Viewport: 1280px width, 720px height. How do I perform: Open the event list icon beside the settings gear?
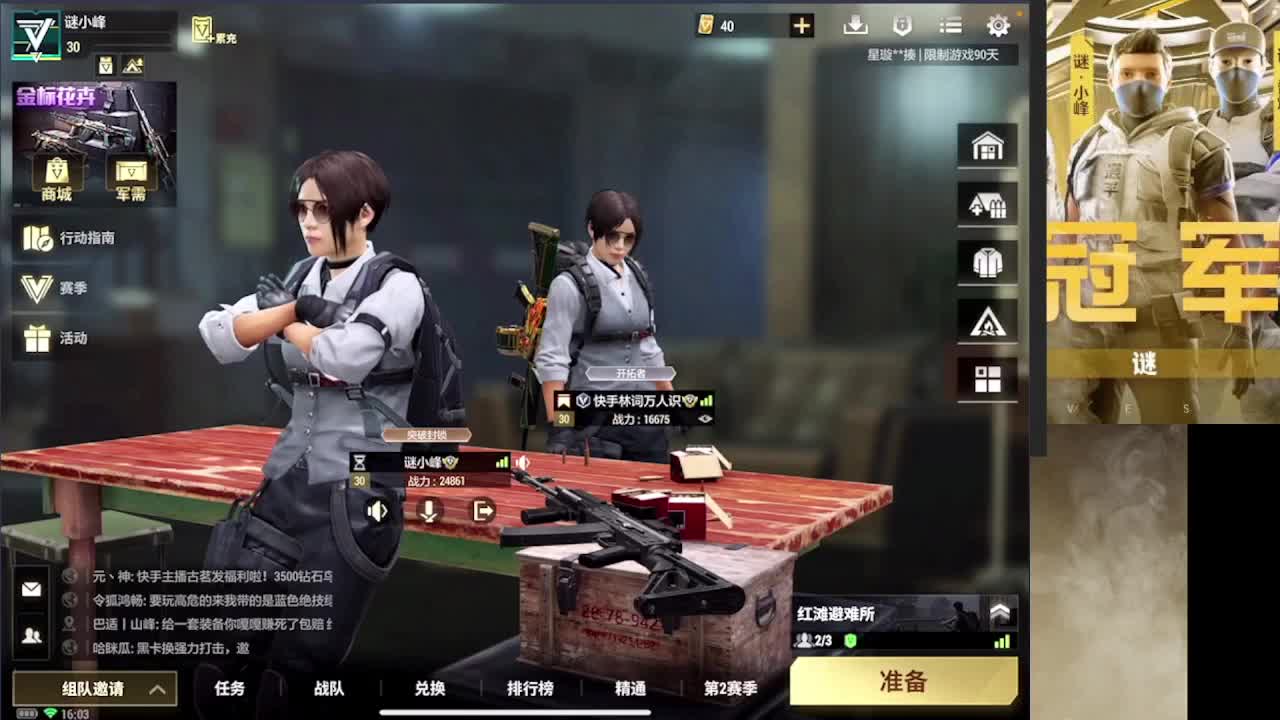click(950, 25)
